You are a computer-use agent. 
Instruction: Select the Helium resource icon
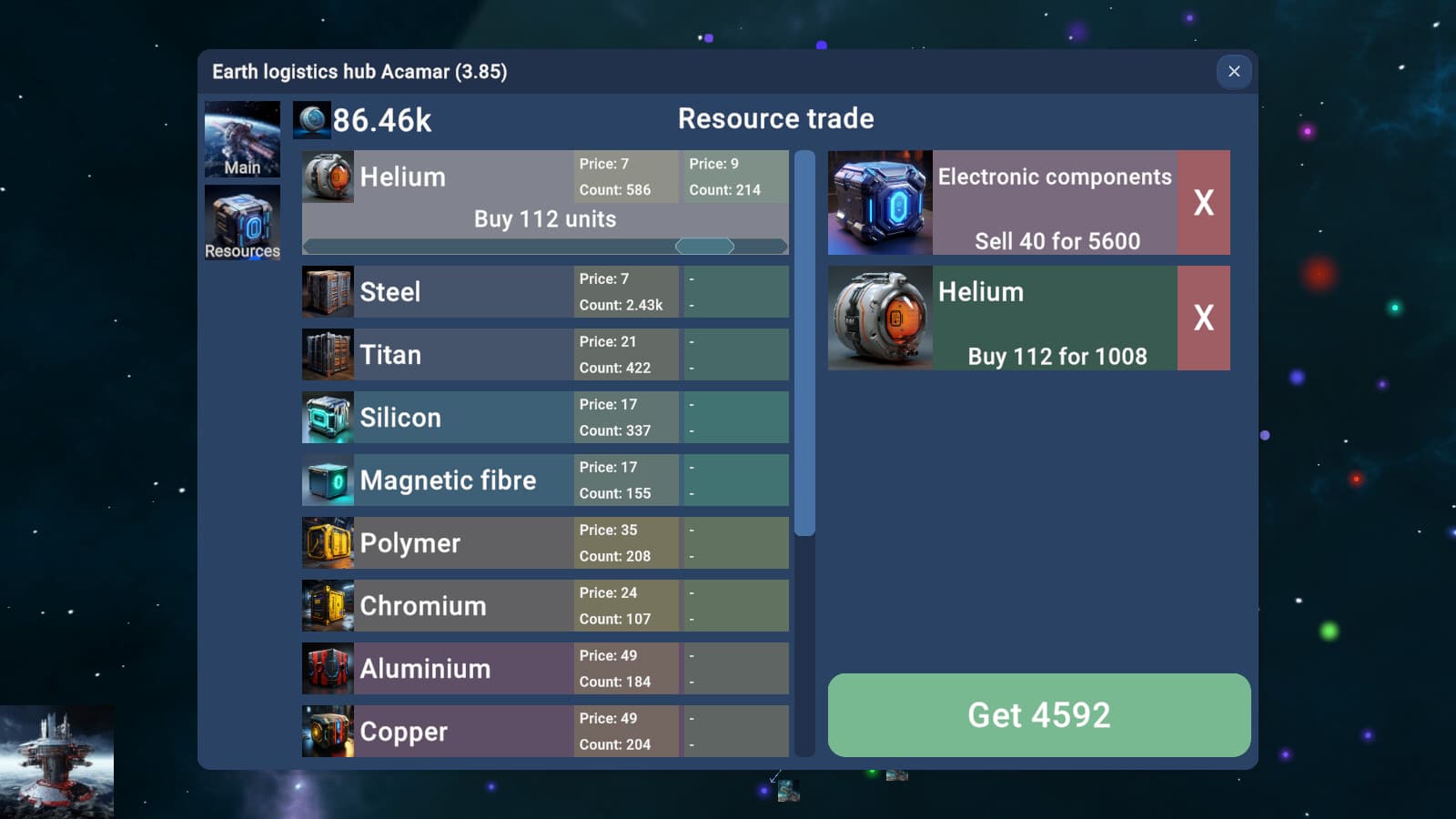(x=328, y=177)
